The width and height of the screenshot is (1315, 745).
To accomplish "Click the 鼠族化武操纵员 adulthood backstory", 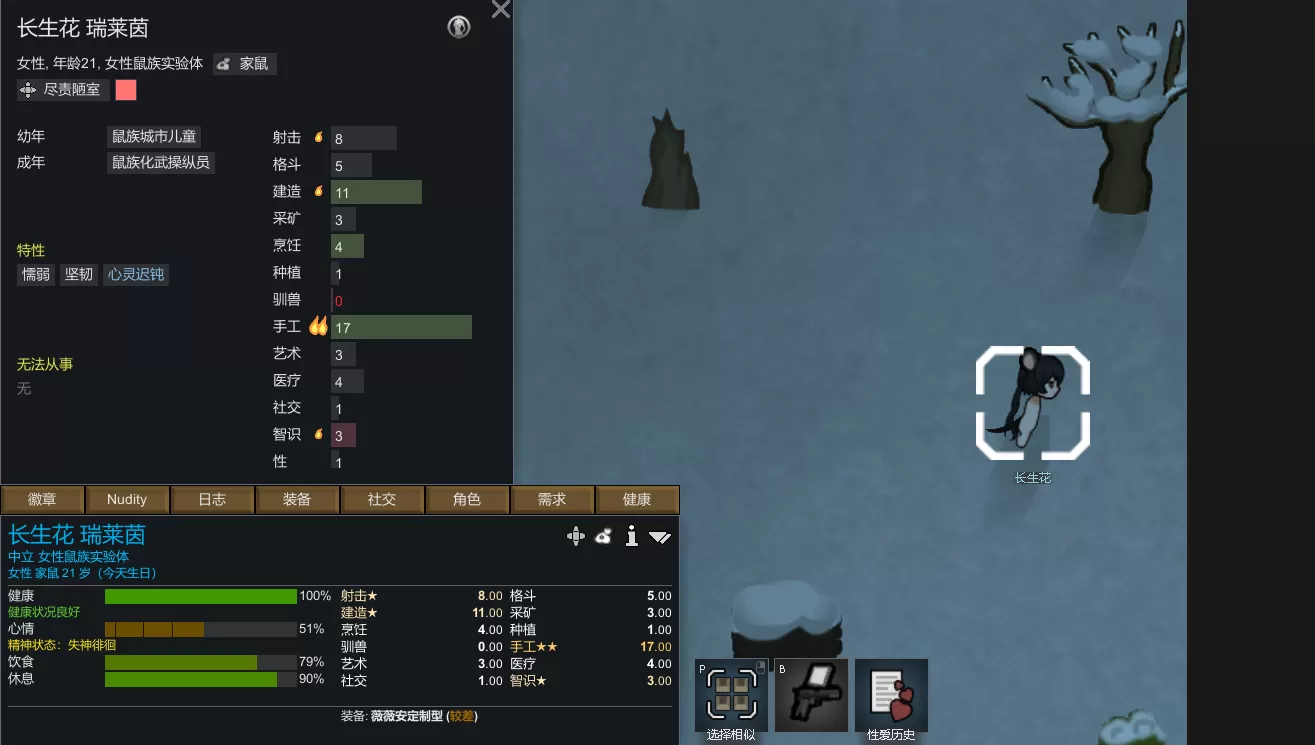I will point(161,162).
